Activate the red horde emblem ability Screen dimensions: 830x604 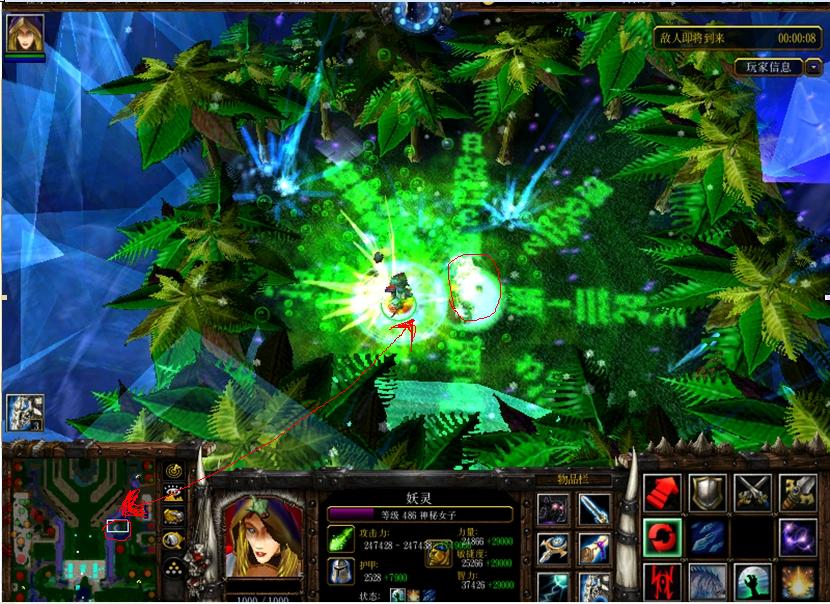661,582
